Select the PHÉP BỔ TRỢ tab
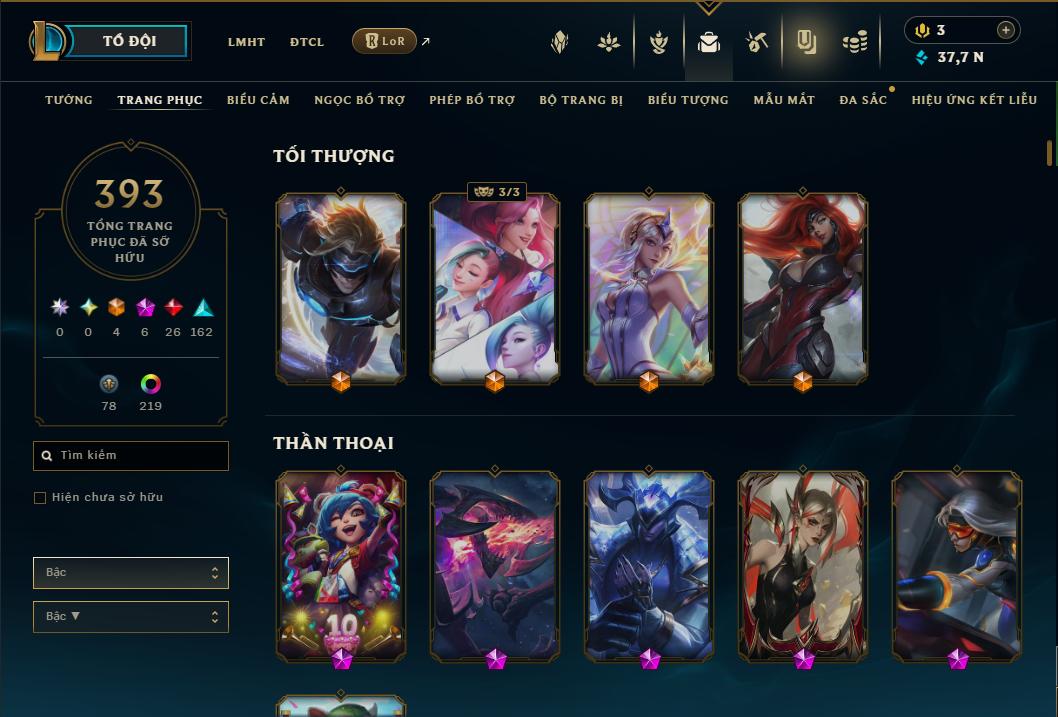Screen dimensions: 1058x717 [472, 100]
